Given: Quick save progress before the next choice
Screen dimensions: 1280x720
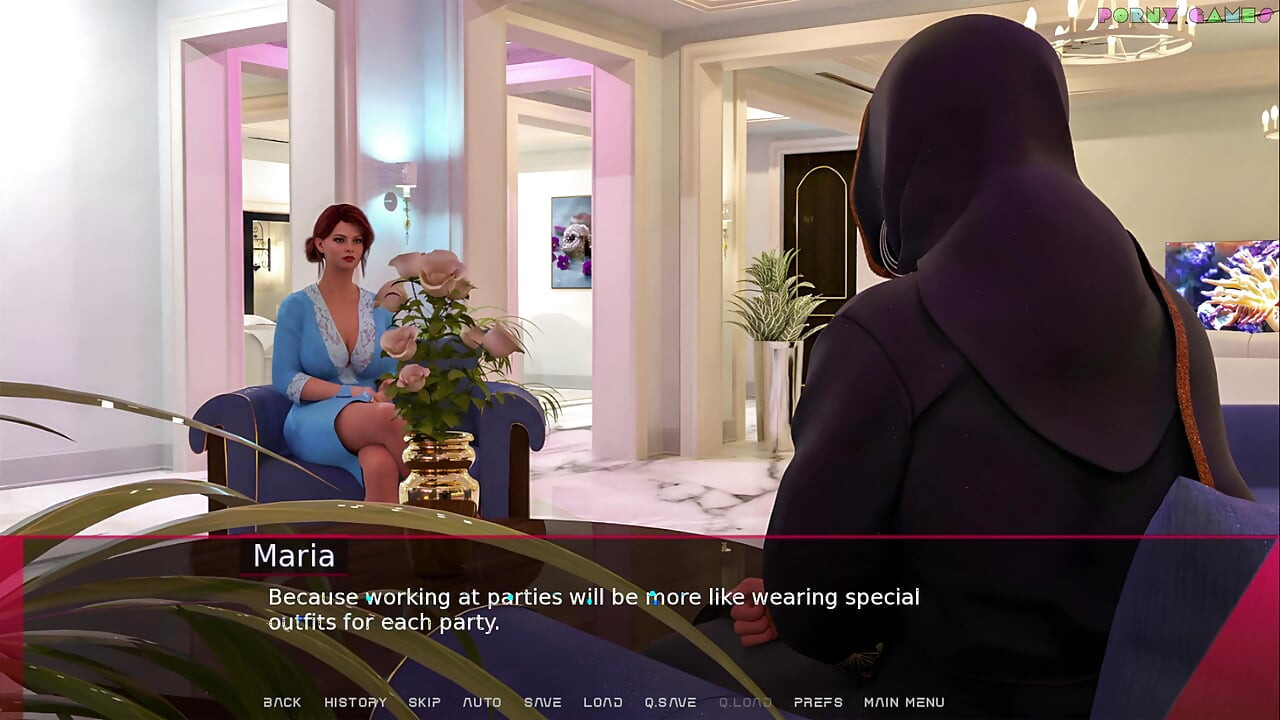Looking at the screenshot, I should pos(668,702).
